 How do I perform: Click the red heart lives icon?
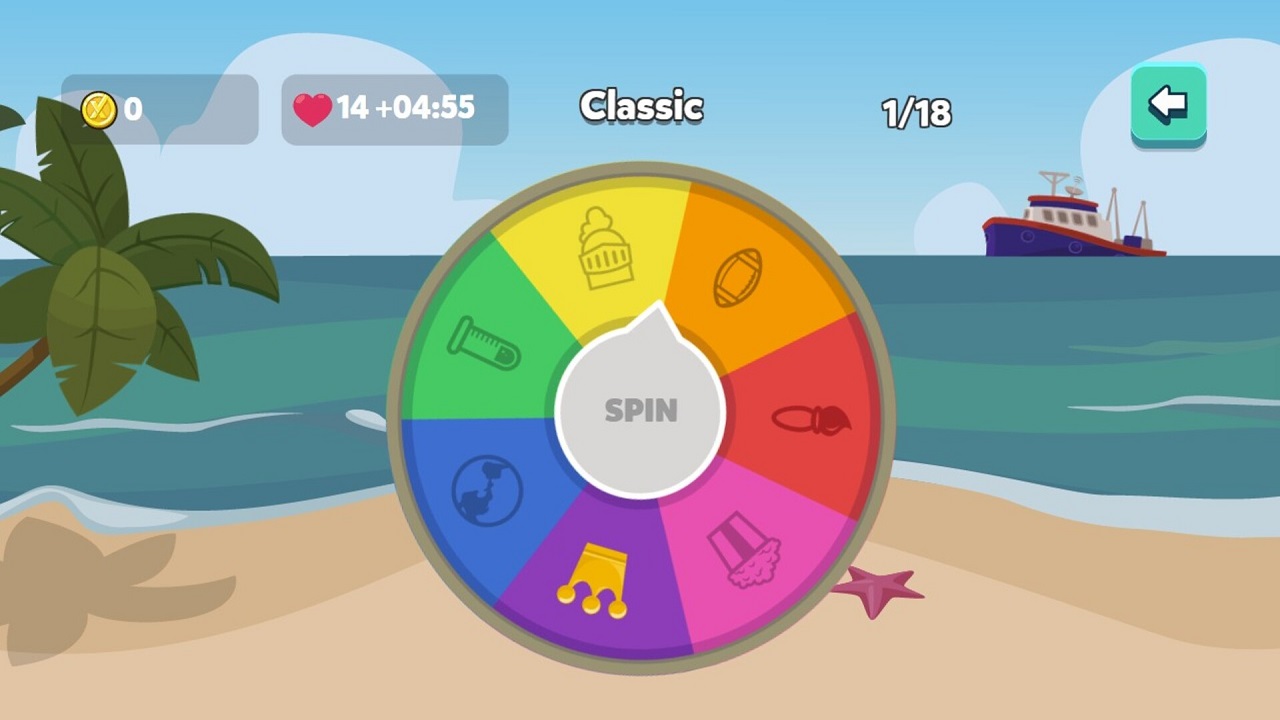pos(313,108)
